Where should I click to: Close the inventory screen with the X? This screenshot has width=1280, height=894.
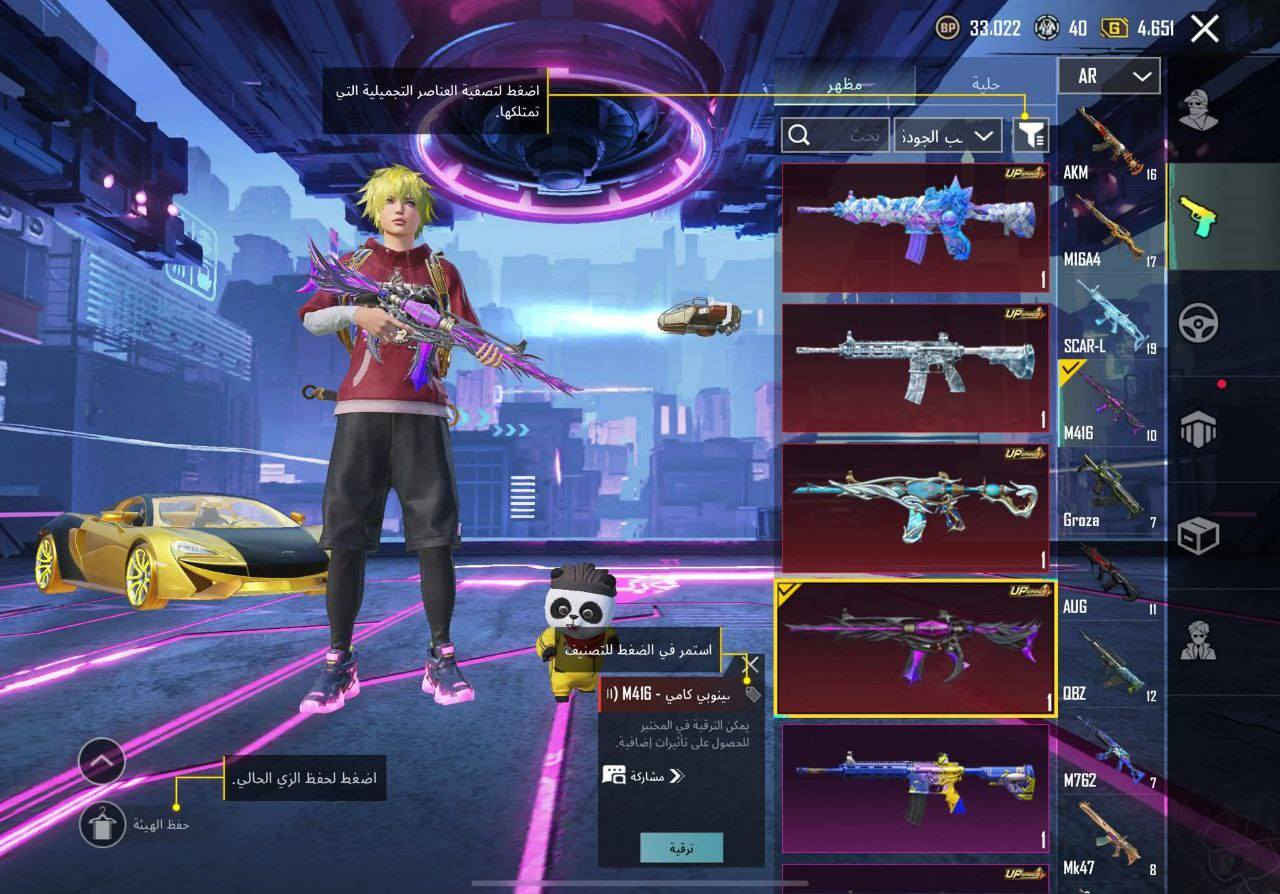[x=1205, y=29]
